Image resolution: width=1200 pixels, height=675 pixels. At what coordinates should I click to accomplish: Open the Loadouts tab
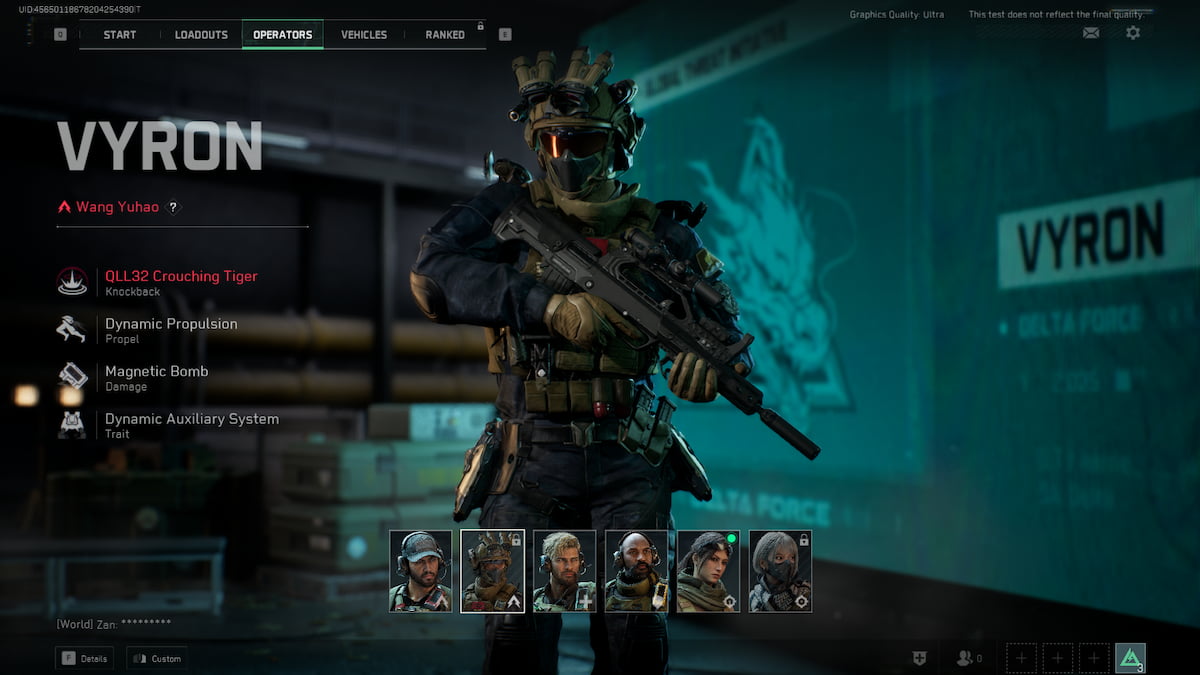(201, 35)
